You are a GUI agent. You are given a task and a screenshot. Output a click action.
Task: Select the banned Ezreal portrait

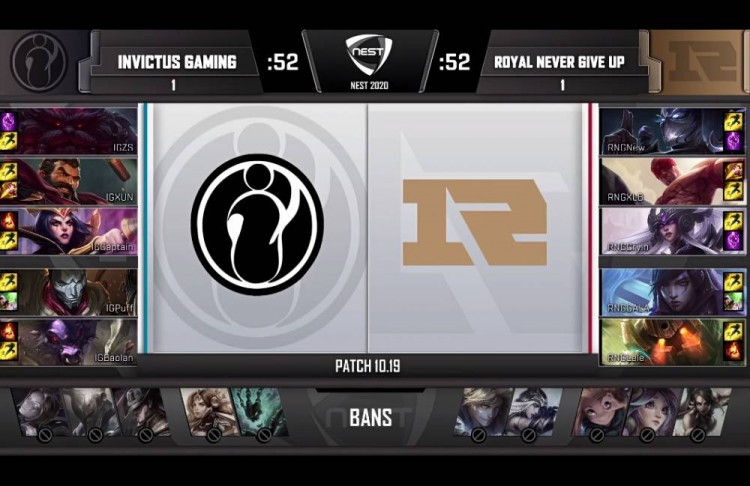tap(477, 412)
